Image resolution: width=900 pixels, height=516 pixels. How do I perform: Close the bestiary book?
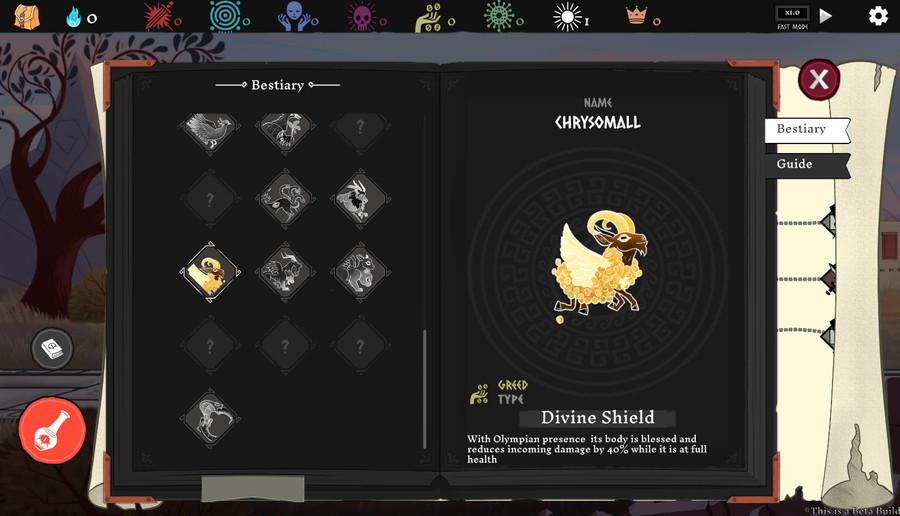coord(818,79)
